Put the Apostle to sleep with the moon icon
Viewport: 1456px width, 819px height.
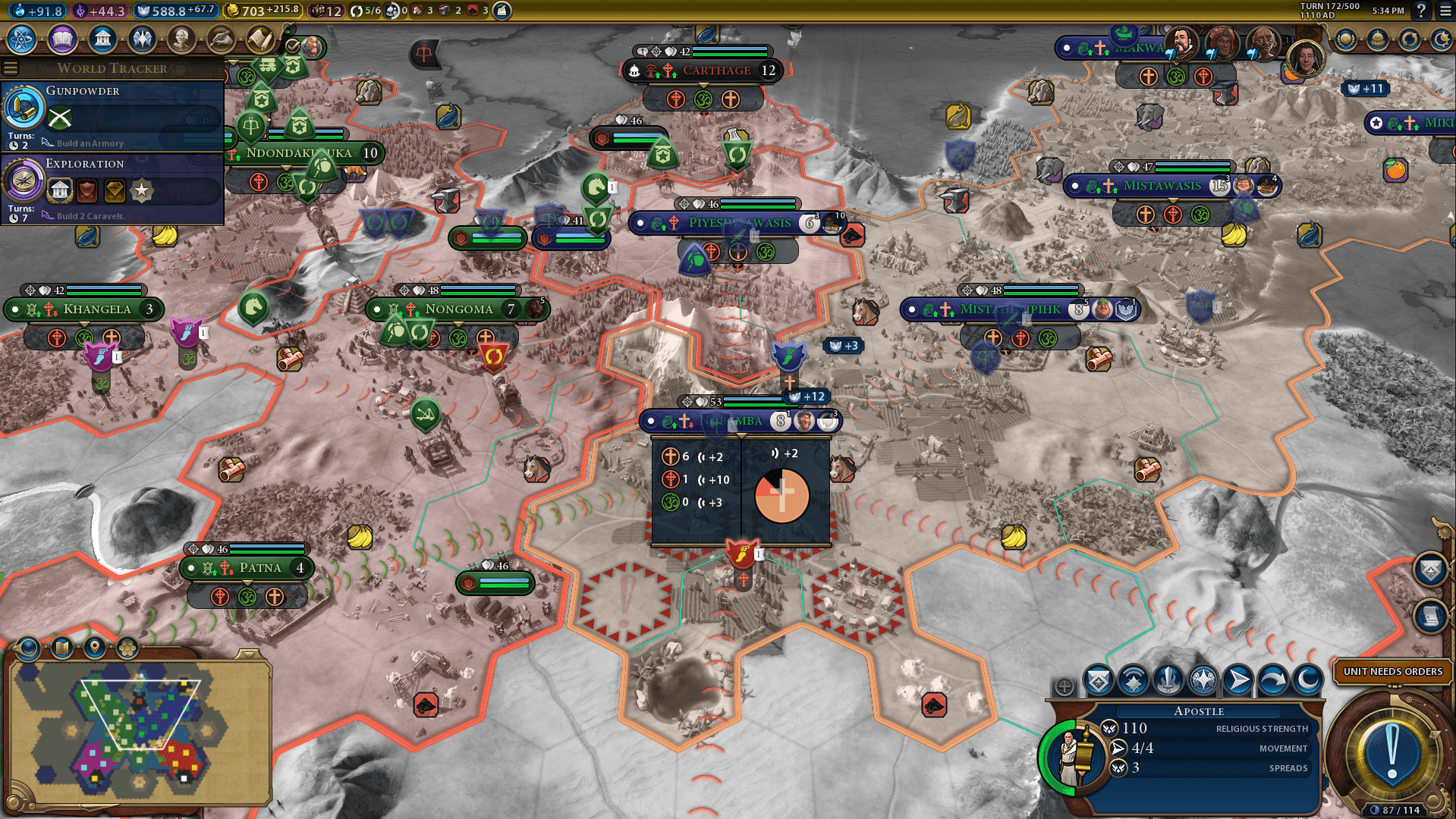(1307, 681)
